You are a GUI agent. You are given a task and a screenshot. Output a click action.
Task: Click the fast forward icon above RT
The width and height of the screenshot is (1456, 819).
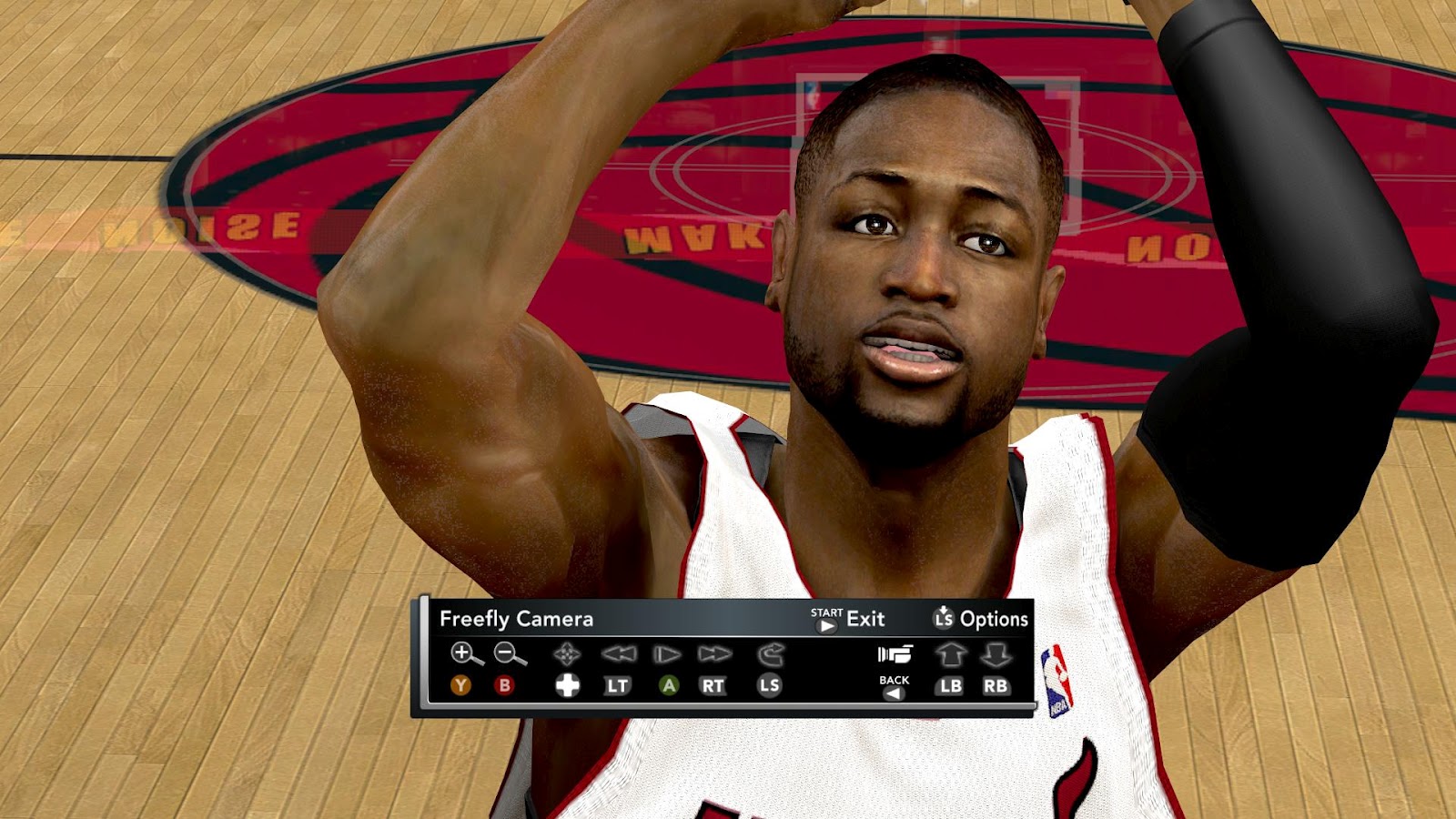(x=715, y=653)
